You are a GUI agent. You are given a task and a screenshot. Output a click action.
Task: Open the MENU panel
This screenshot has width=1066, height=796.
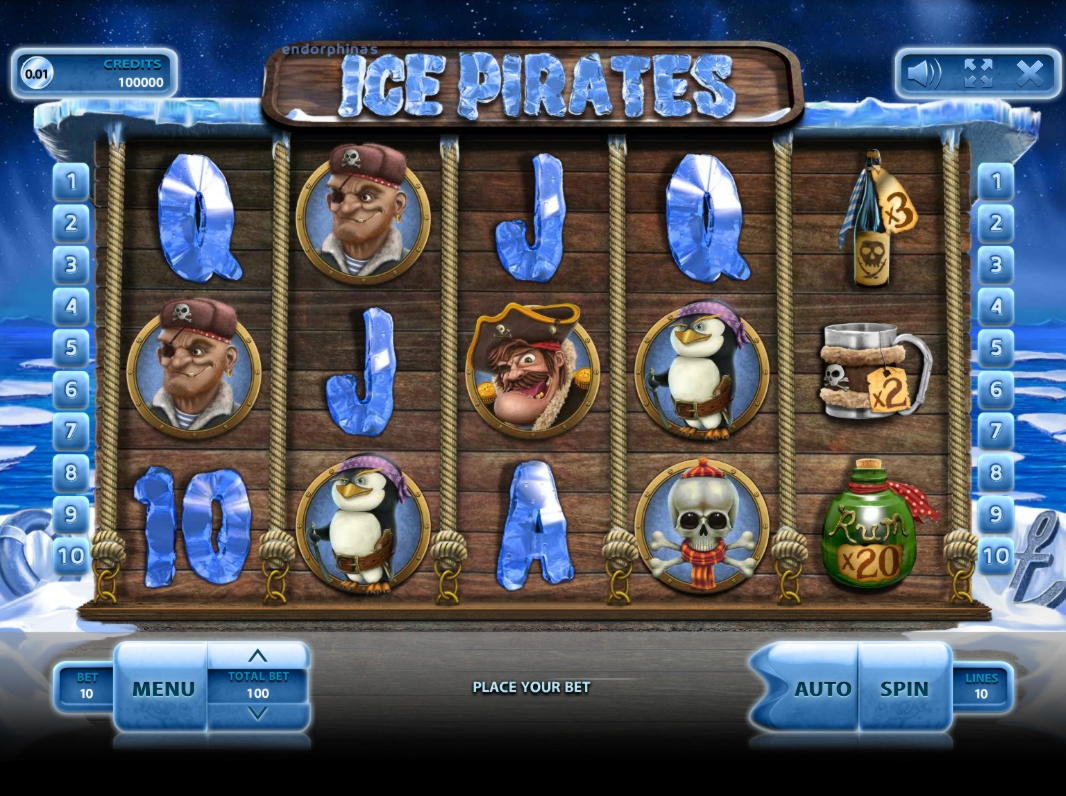pyautogui.click(x=163, y=688)
